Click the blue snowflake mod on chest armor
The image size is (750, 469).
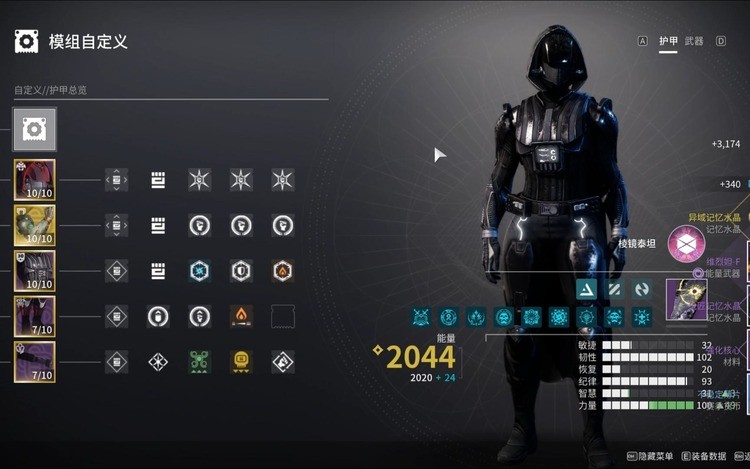coord(200,271)
